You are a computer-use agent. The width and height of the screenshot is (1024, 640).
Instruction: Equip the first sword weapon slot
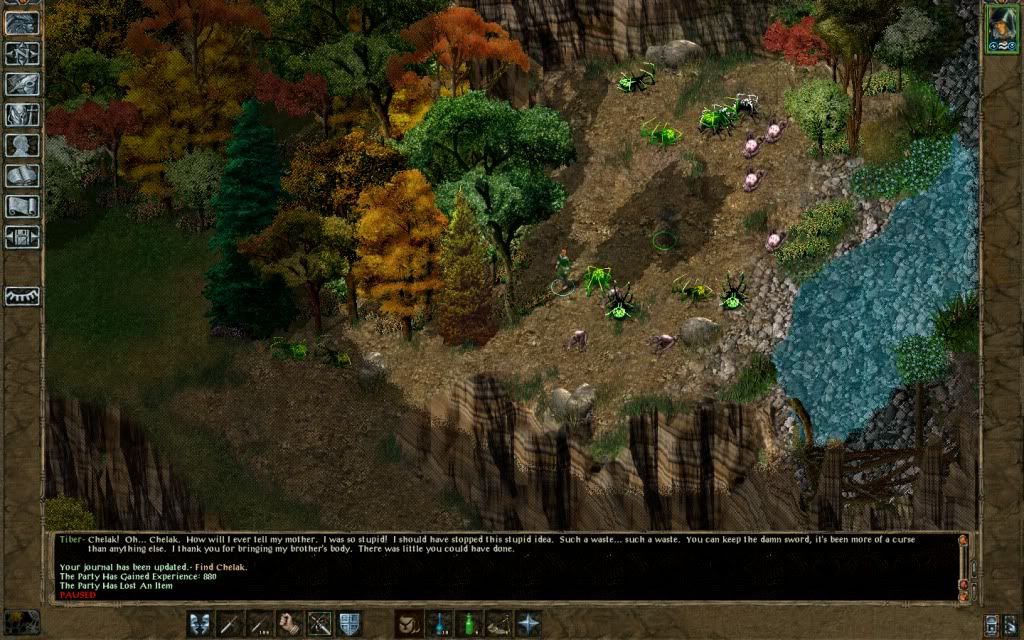[230, 624]
